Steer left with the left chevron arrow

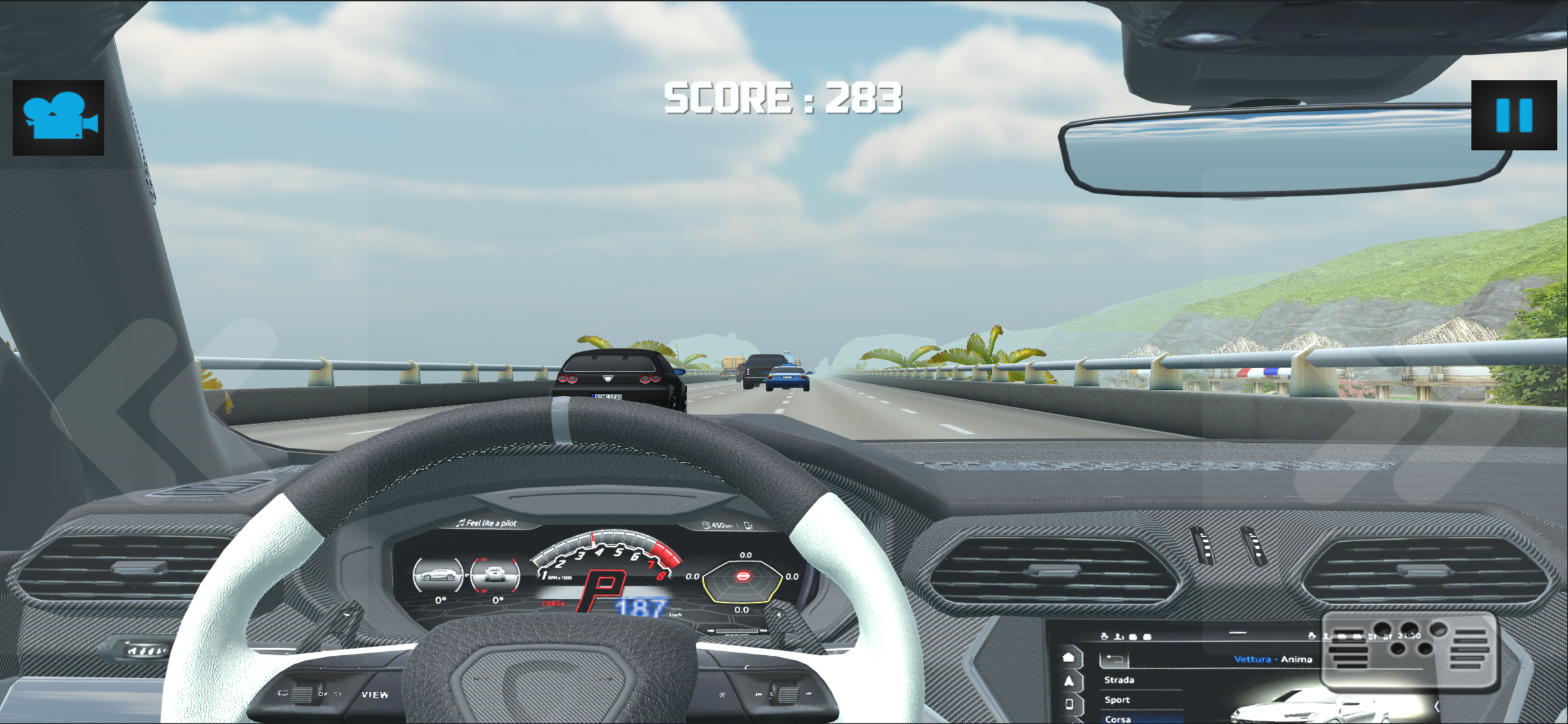click(161, 412)
